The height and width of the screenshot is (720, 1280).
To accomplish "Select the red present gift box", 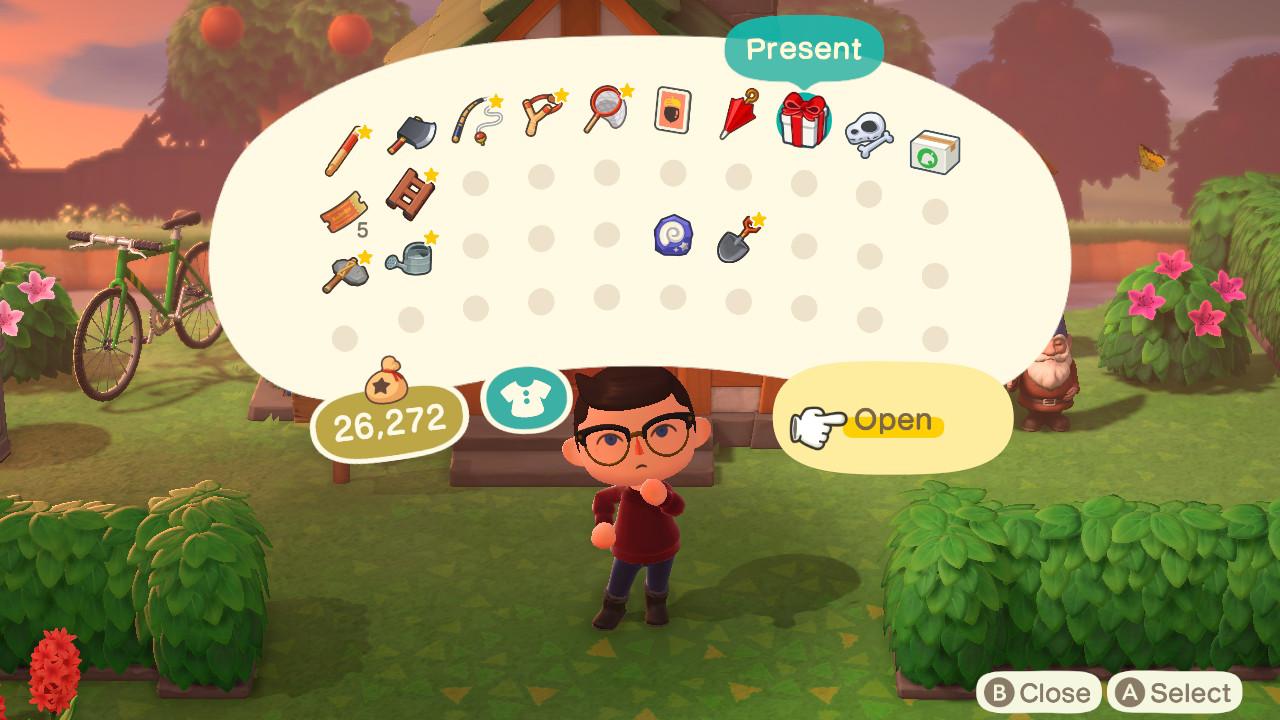I will click(x=803, y=120).
